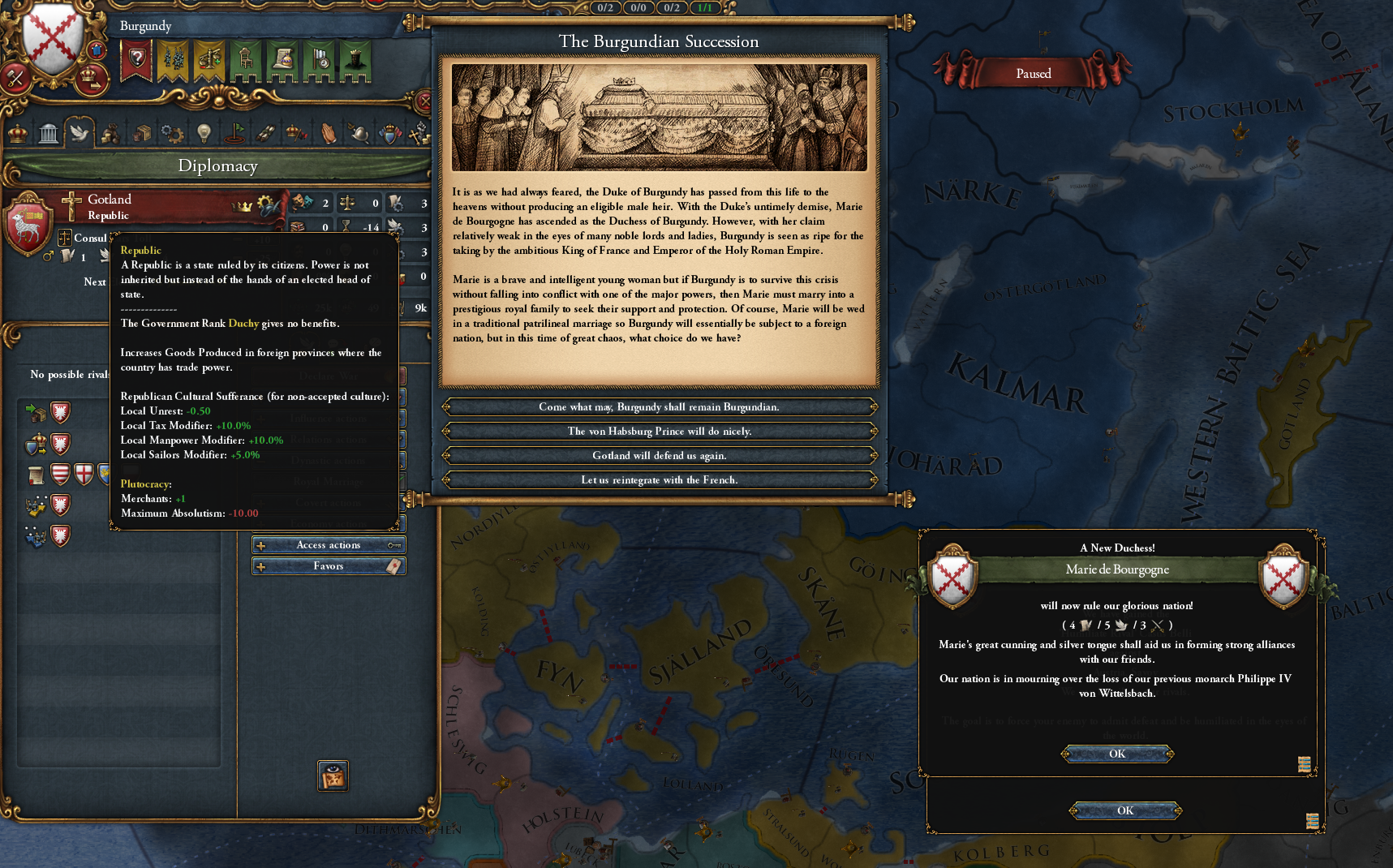
Task: Open the Trade panel (crate icon)
Action: (141, 132)
